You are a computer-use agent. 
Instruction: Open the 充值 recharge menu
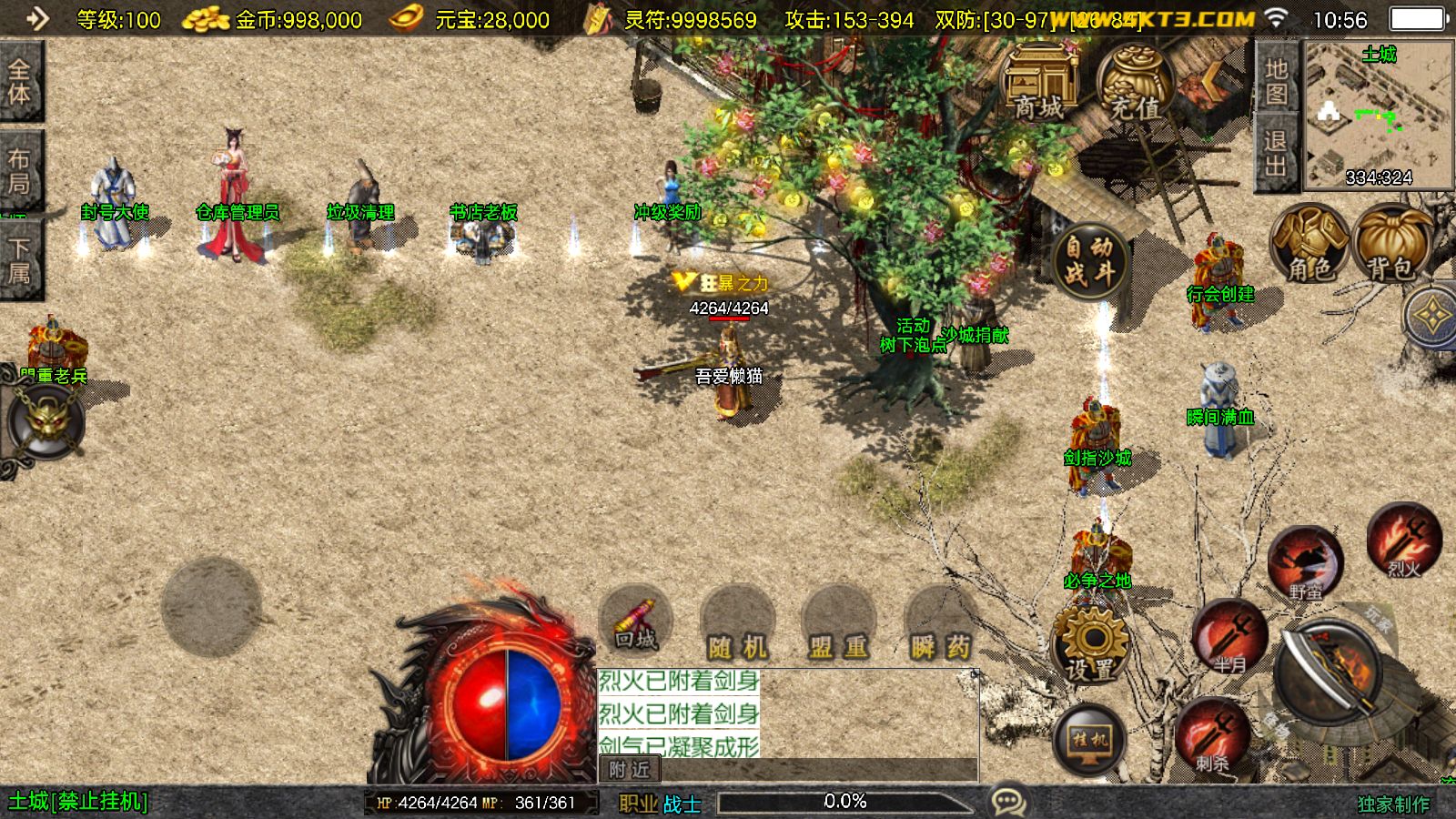click(x=1135, y=84)
